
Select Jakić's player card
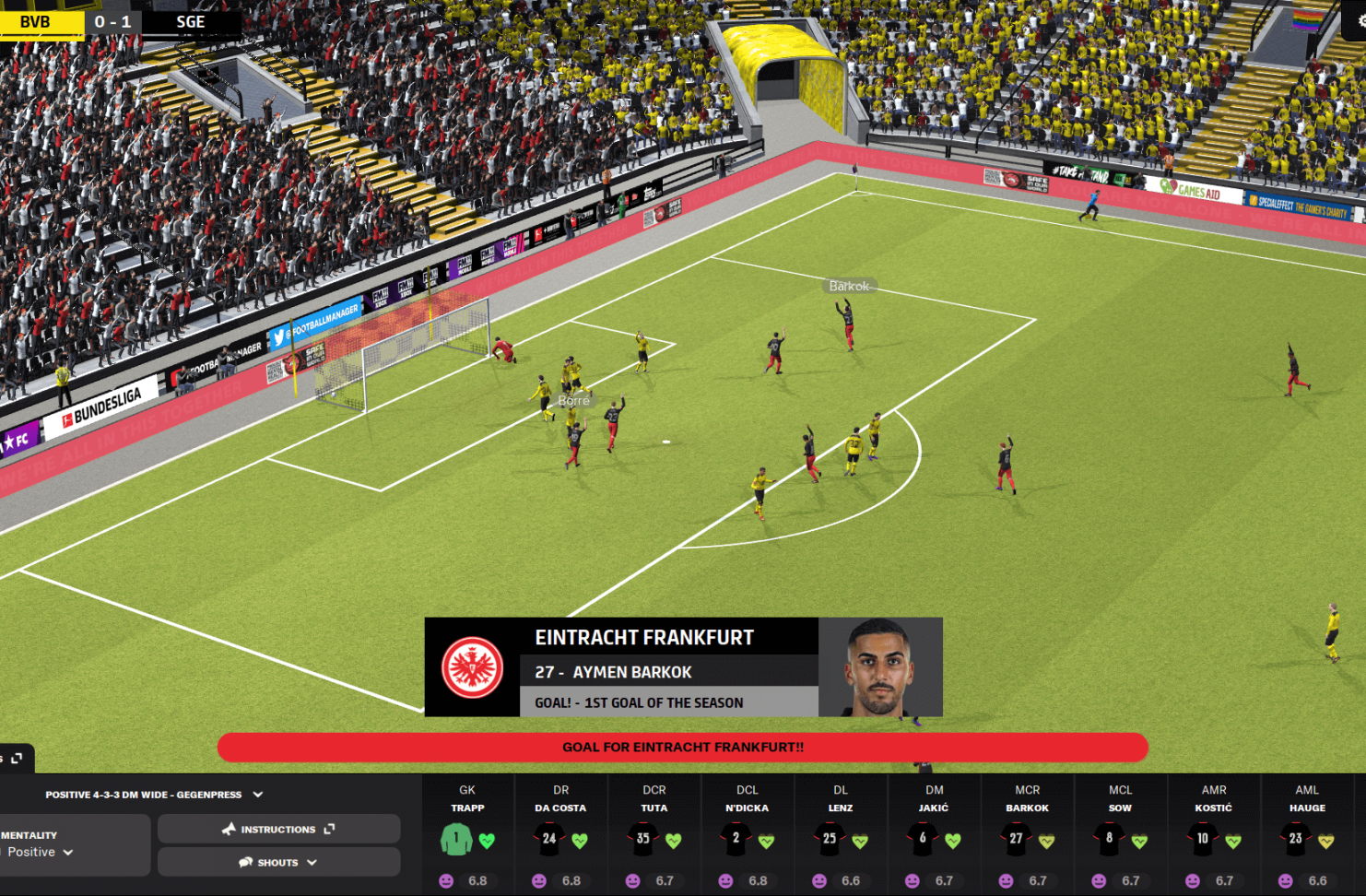[x=934, y=836]
